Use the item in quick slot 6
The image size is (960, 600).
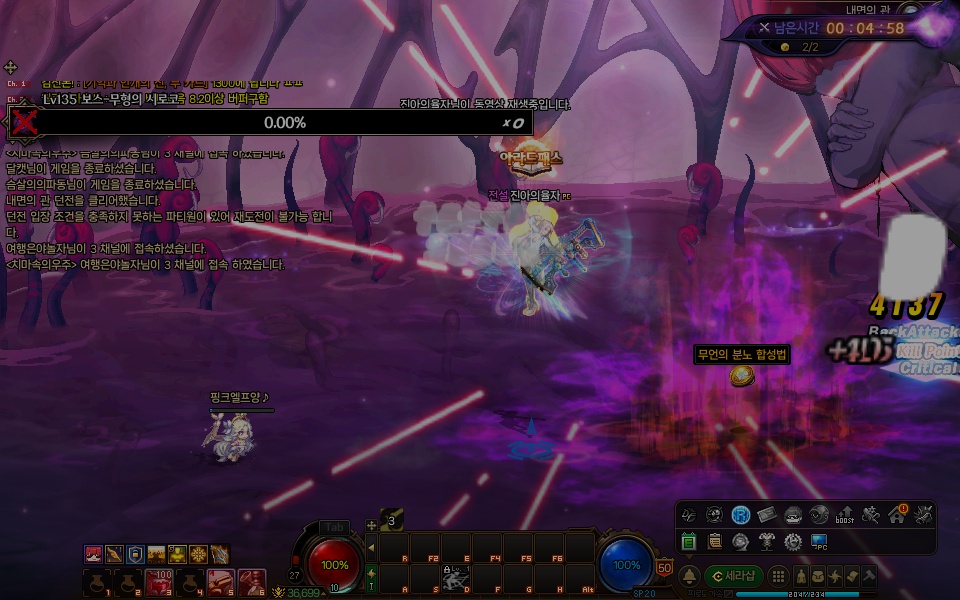click(252, 581)
